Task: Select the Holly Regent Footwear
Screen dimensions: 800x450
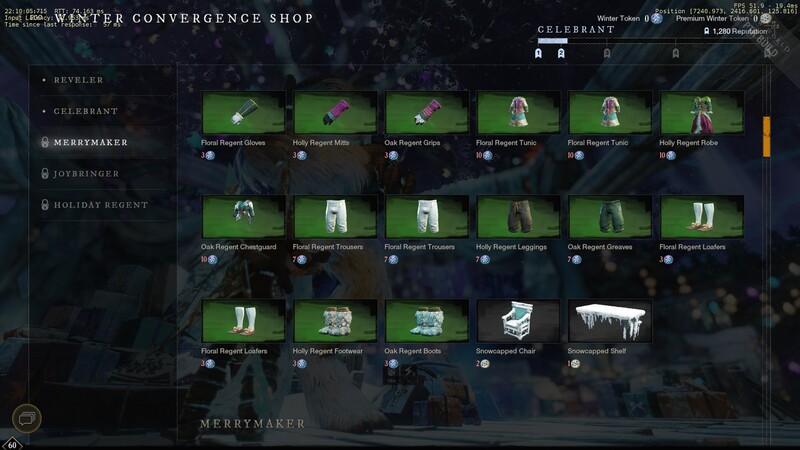Action: coord(335,321)
